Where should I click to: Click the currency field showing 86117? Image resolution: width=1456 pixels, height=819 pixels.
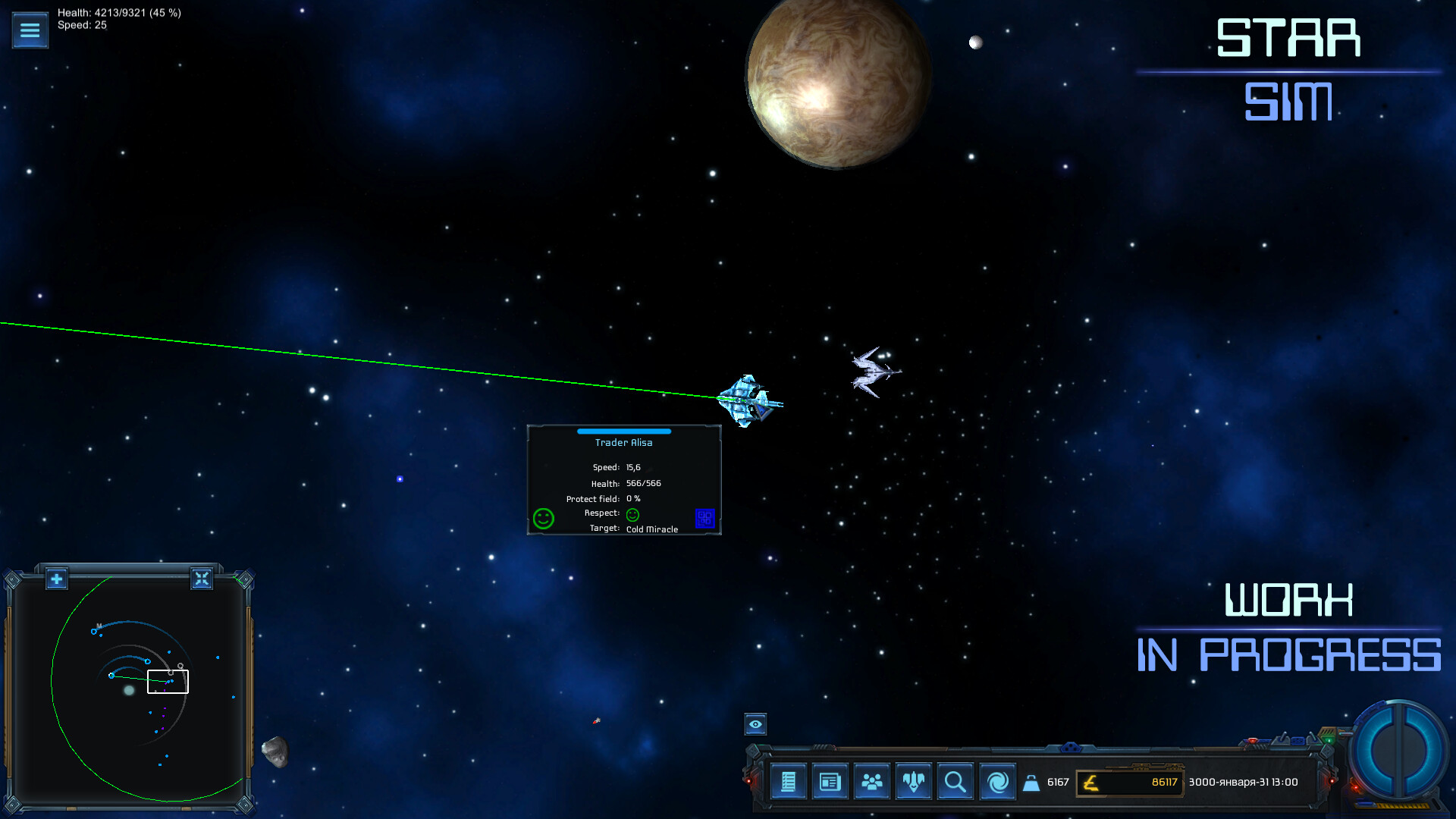click(x=1130, y=782)
